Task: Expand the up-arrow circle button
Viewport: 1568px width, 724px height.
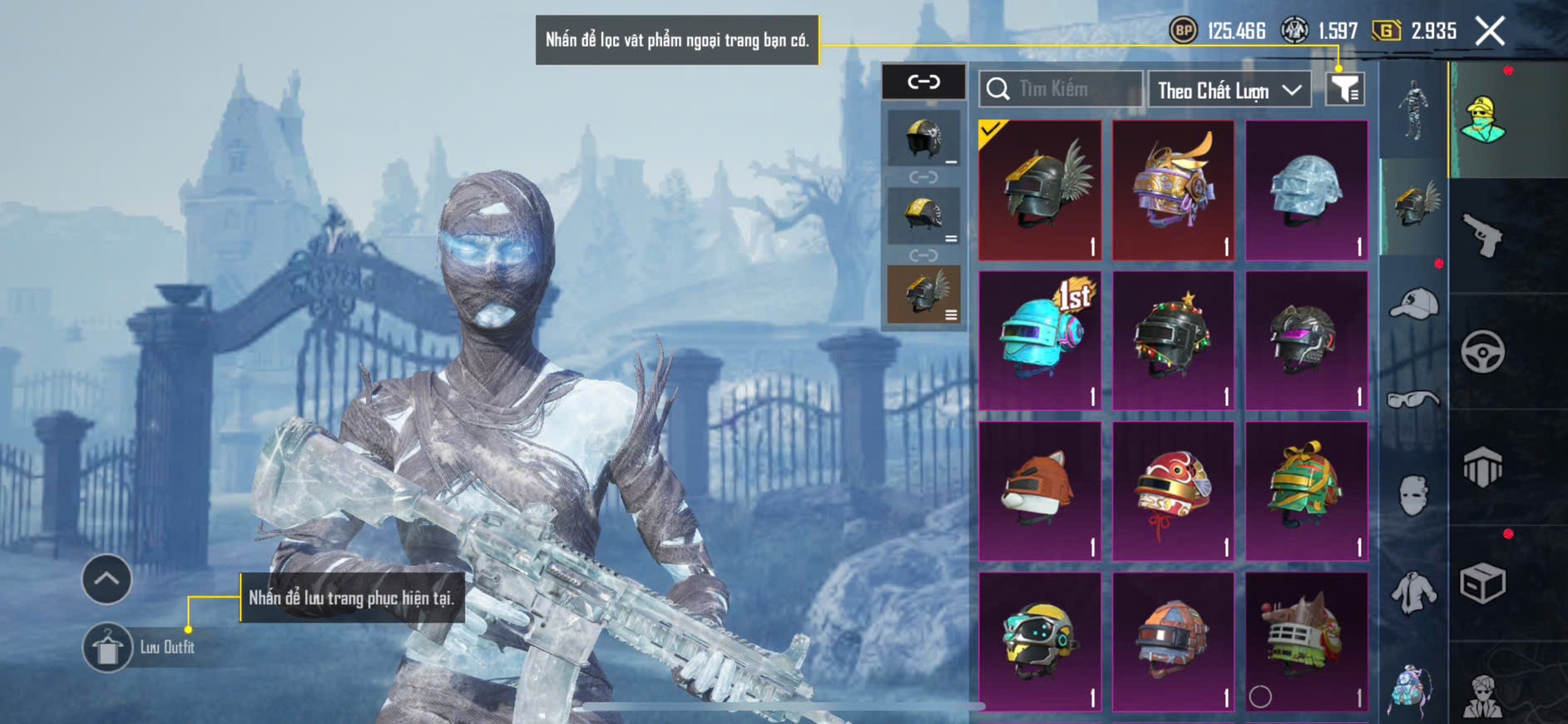Action: 106,579
